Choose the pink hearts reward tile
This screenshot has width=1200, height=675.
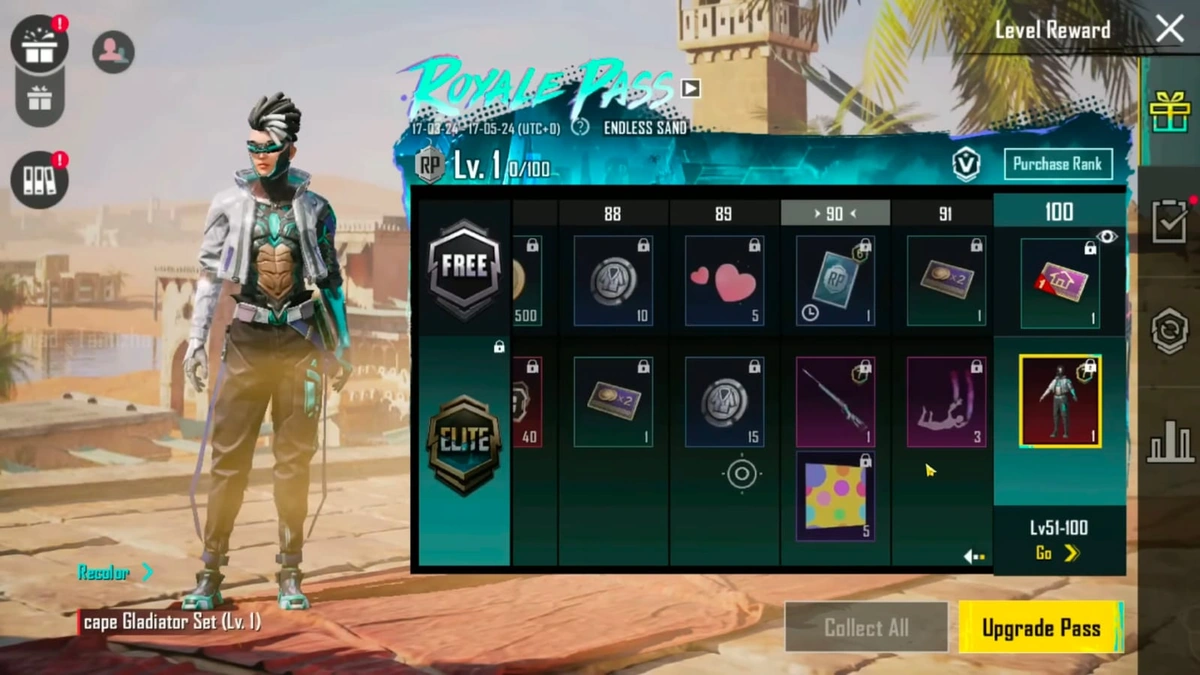724,281
